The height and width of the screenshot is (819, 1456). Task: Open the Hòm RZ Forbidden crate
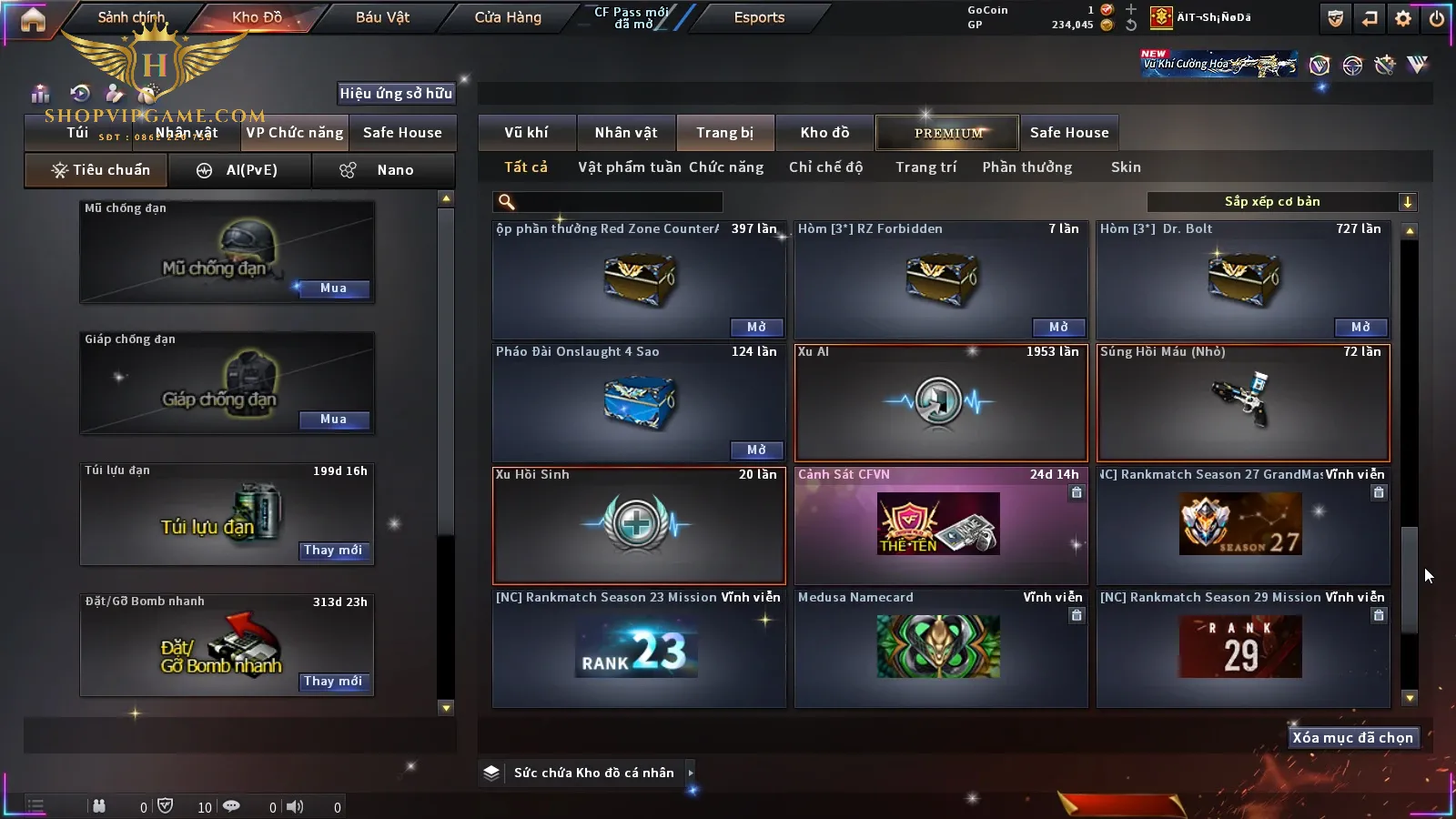[x=1058, y=327]
